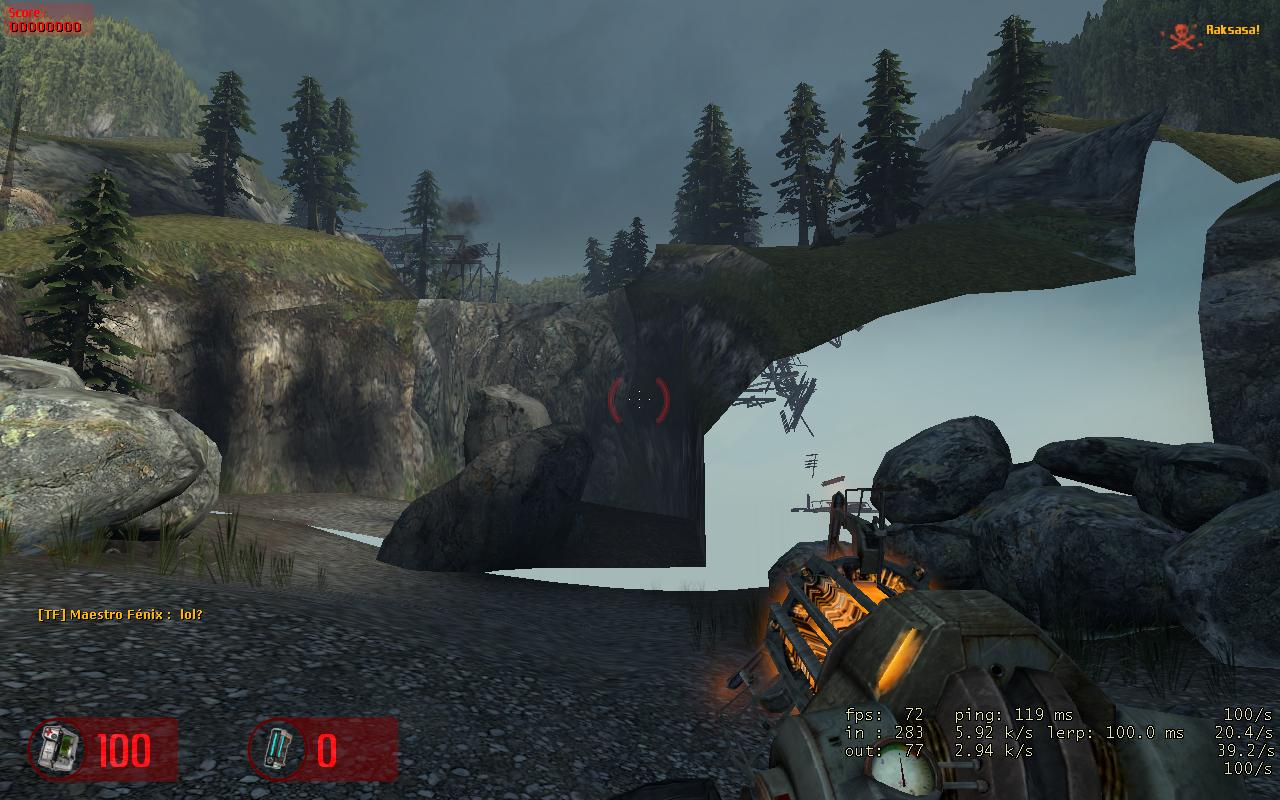Click the chat message from [TF] Maestro Fénix
This screenshot has width=1280, height=800.
(120, 614)
